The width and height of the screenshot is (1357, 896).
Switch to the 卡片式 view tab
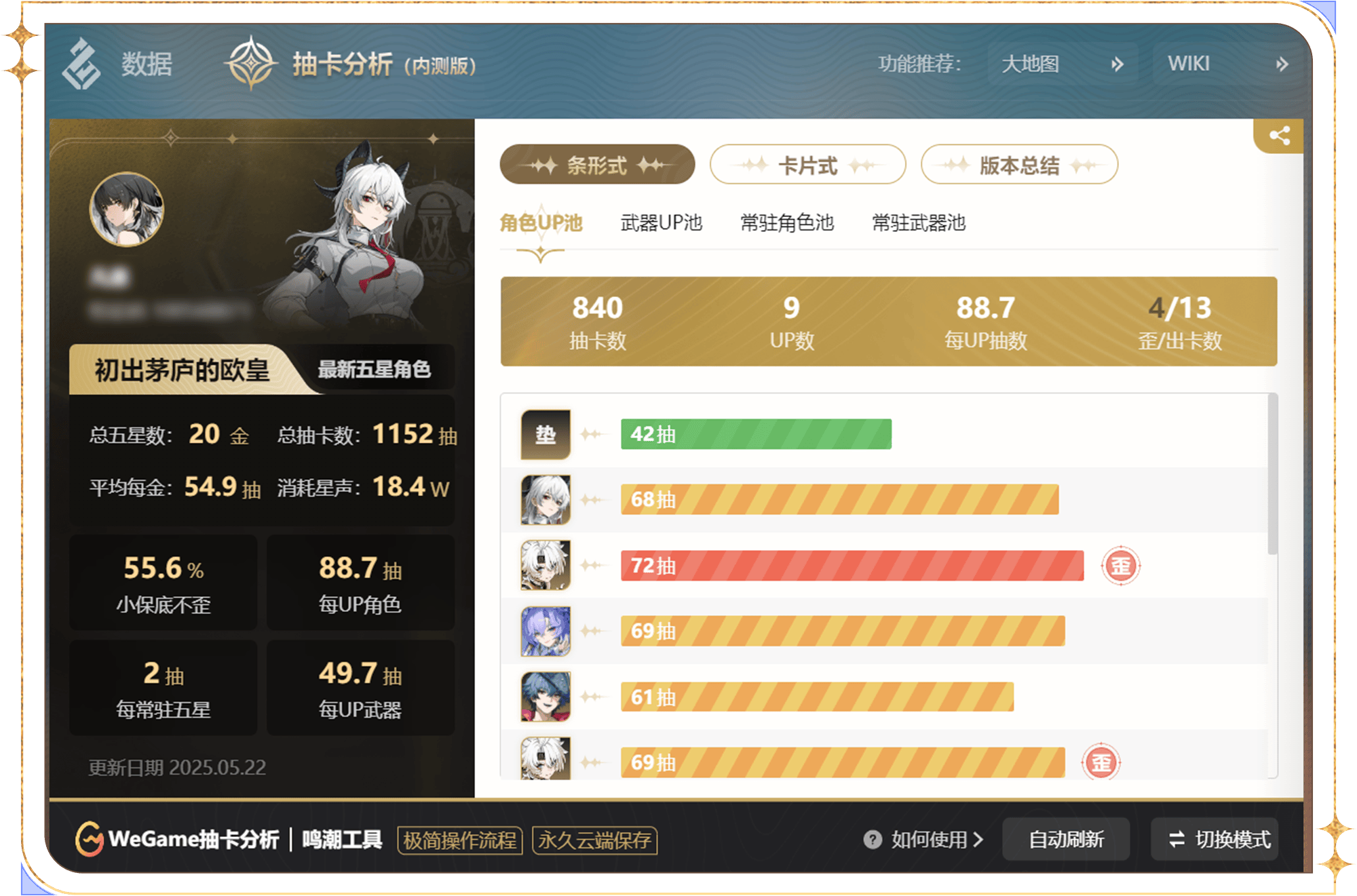coord(807,164)
